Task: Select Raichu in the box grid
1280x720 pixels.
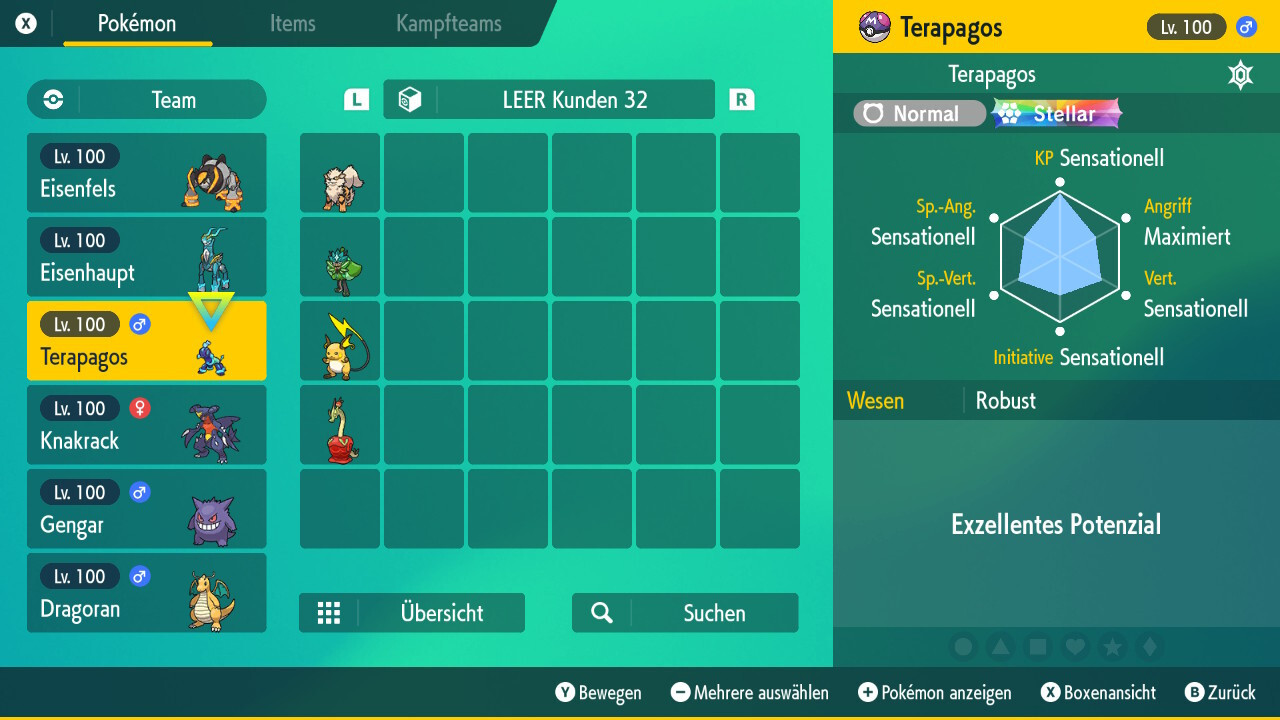Action: [339, 341]
